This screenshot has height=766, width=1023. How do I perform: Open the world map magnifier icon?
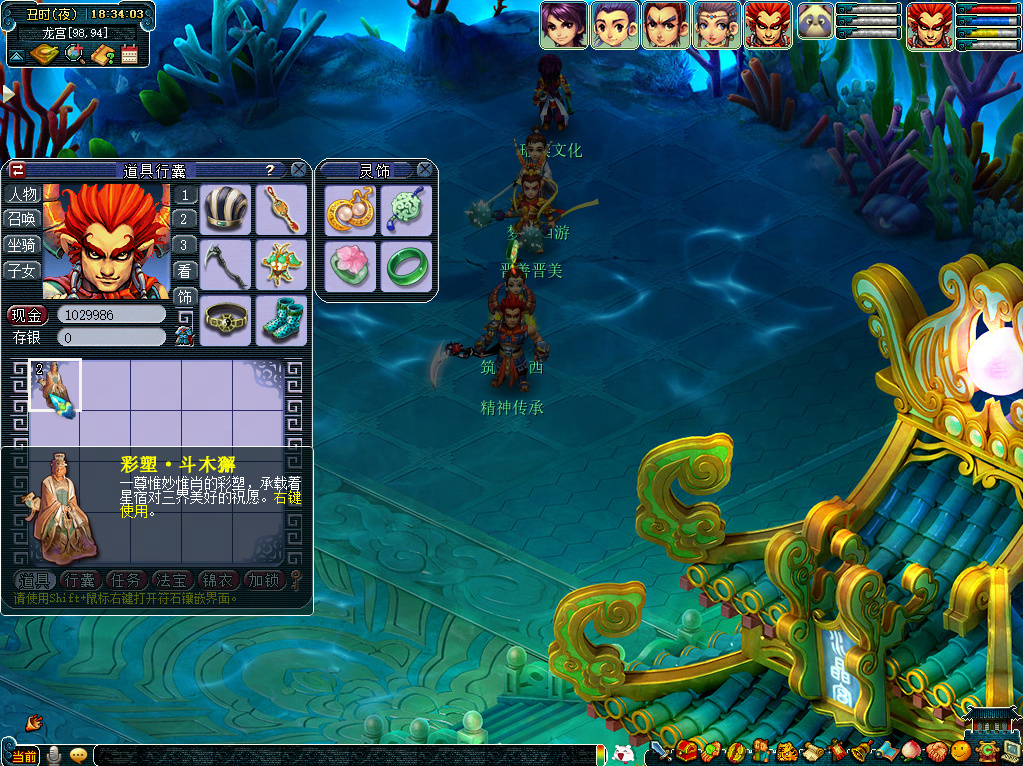tap(74, 54)
